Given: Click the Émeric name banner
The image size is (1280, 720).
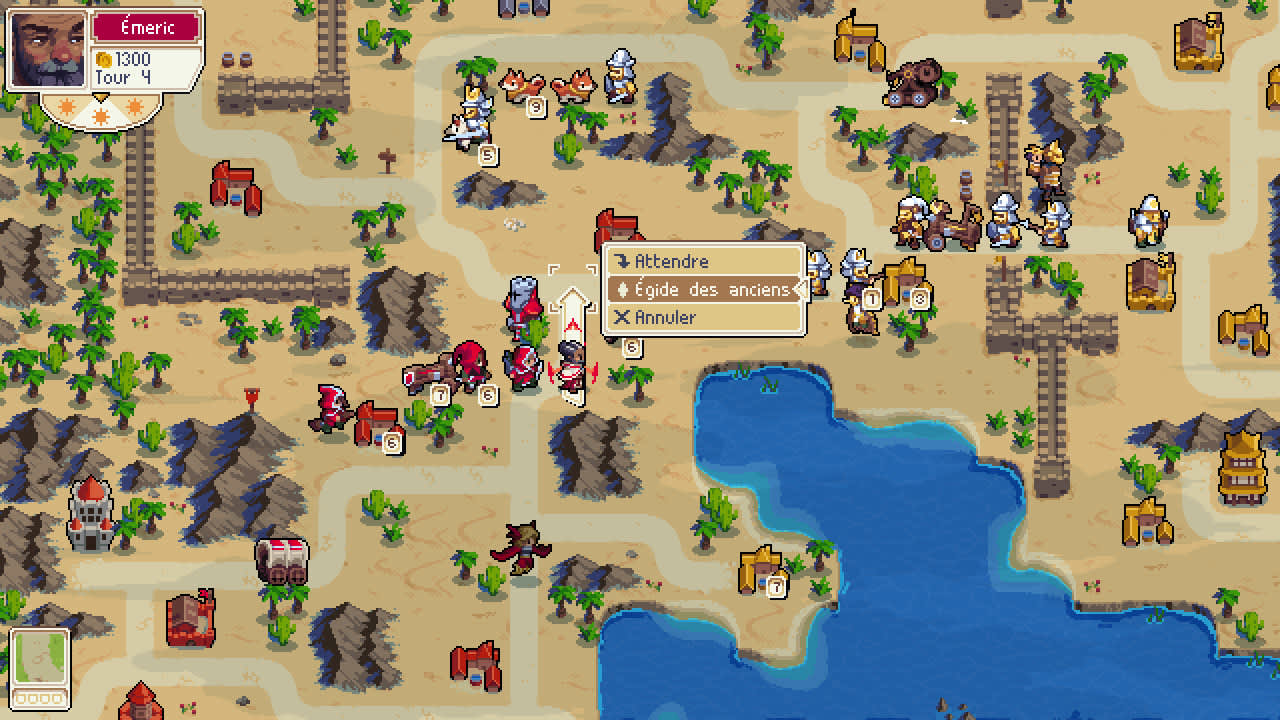Looking at the screenshot, I should coord(147,27).
